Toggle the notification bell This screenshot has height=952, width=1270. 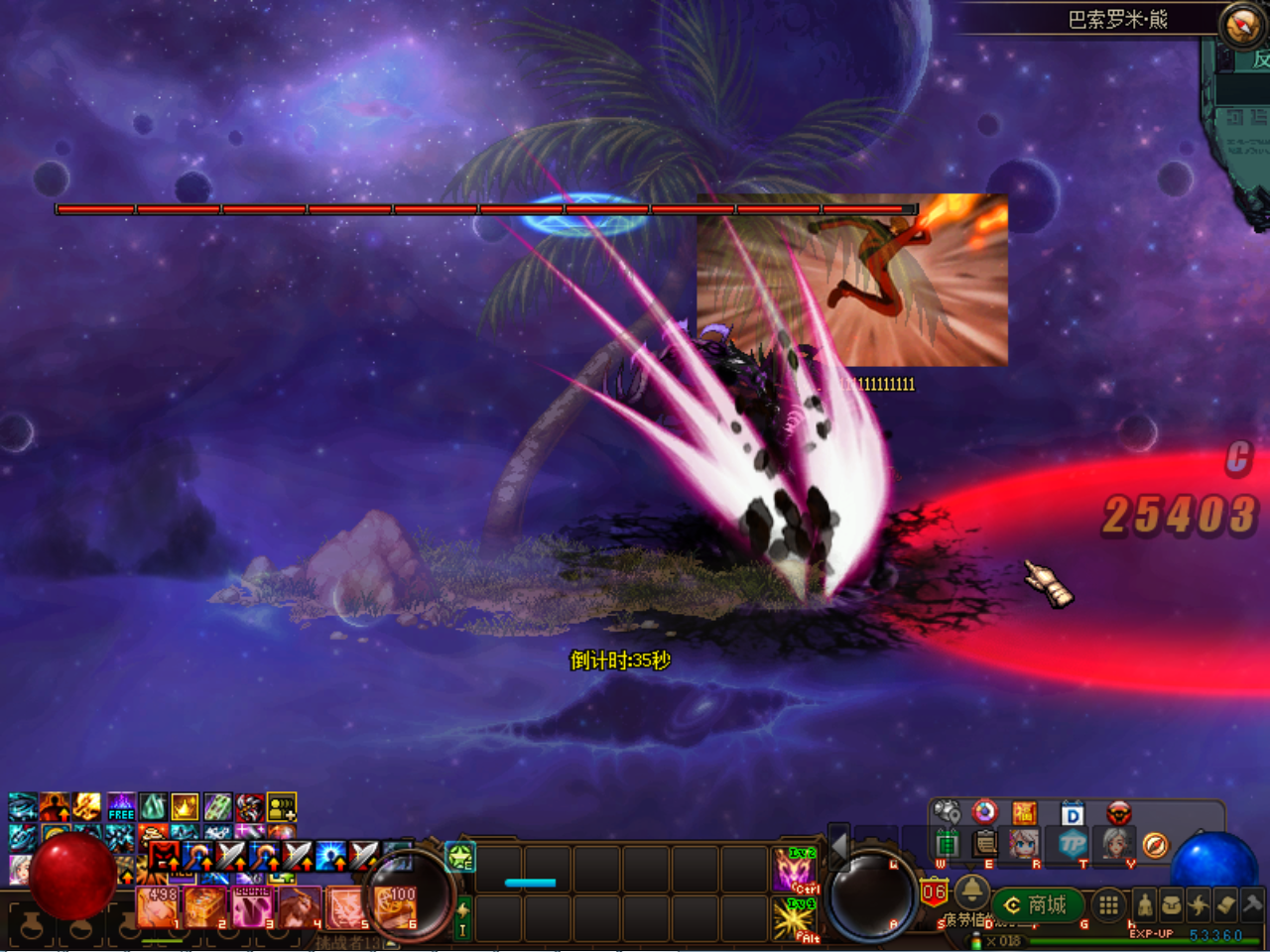pos(972,893)
